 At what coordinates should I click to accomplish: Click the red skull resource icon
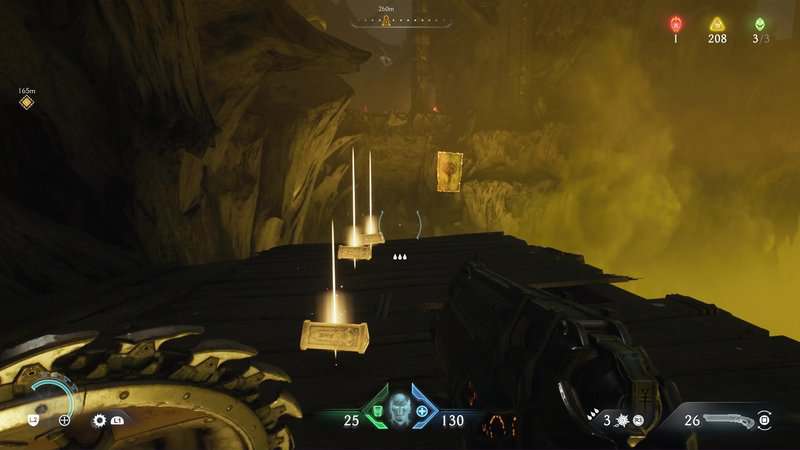click(x=675, y=24)
